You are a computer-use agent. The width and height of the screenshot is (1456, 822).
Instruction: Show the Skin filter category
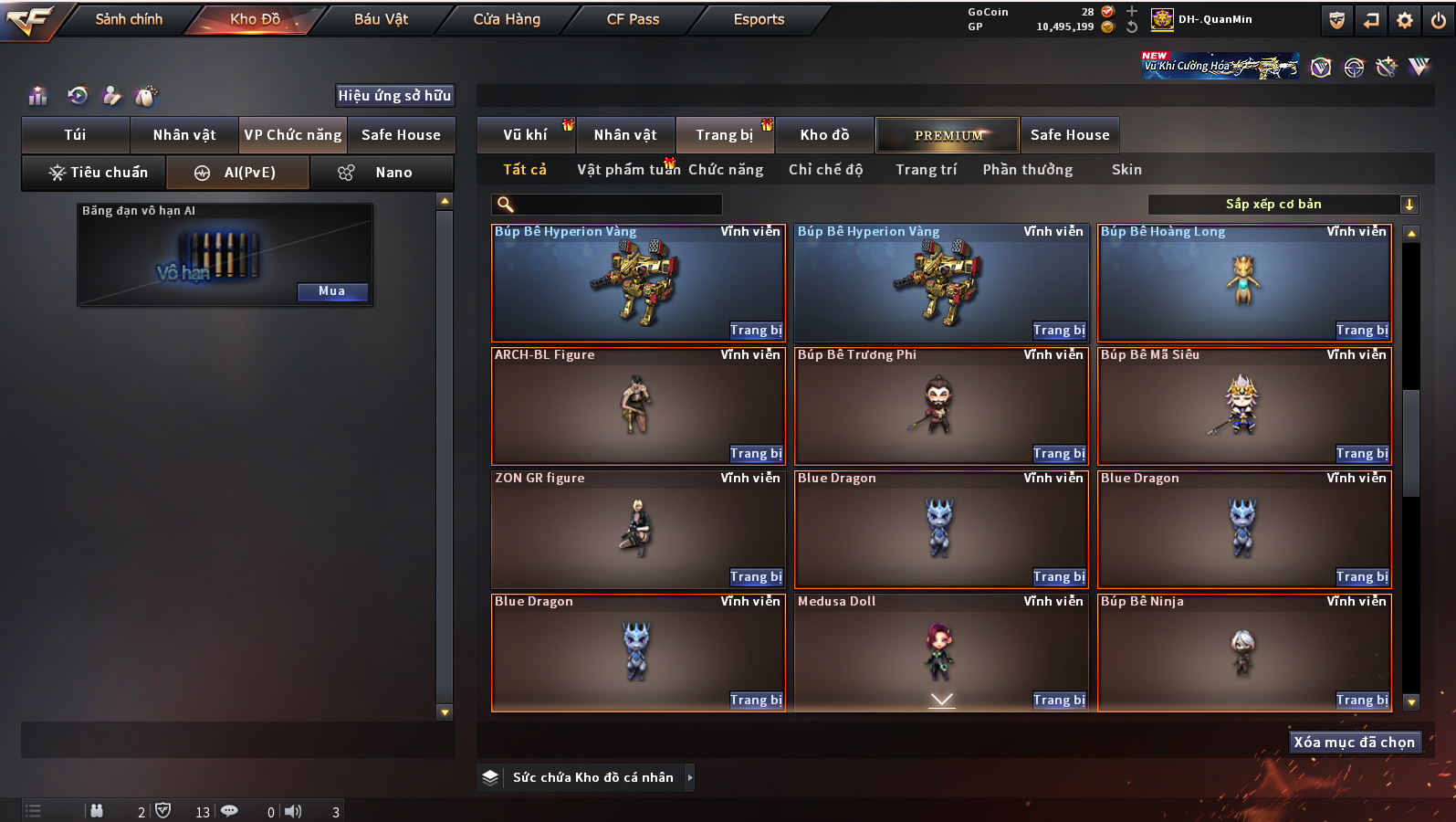click(x=1126, y=170)
